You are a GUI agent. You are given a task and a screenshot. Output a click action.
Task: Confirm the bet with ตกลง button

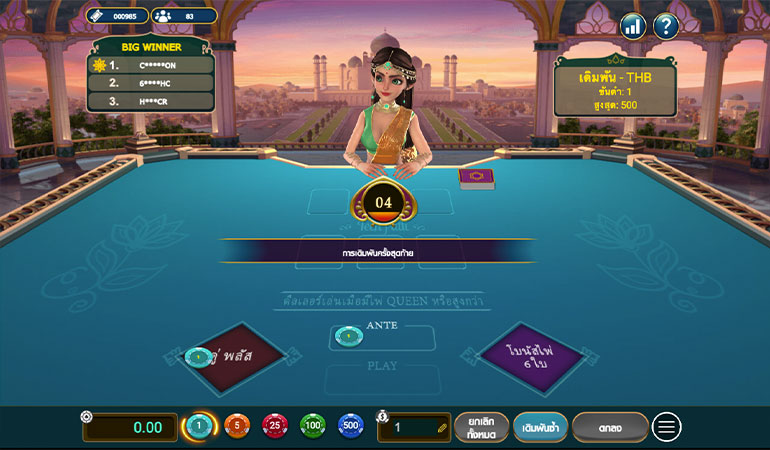point(610,427)
